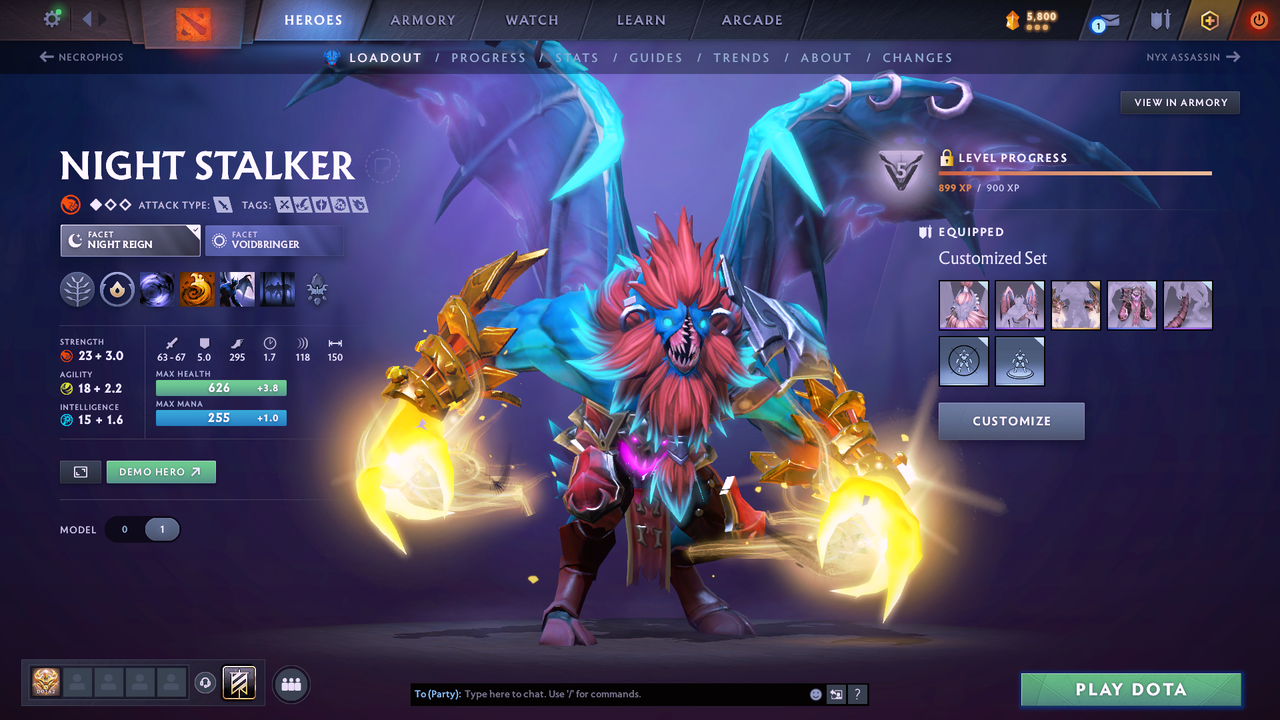Advance to Nyx Assassin hero
The height and width of the screenshot is (720, 1280).
point(1191,57)
